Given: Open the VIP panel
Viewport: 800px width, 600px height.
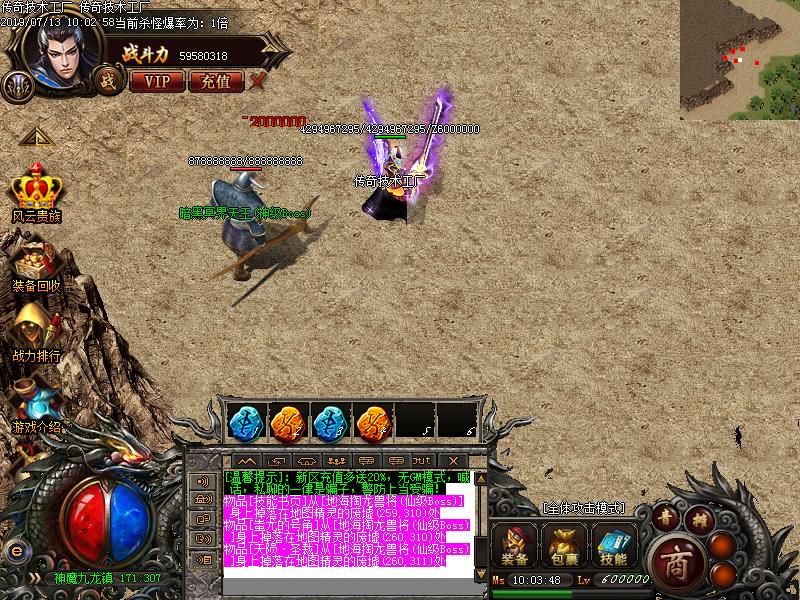Looking at the screenshot, I should point(157,81).
